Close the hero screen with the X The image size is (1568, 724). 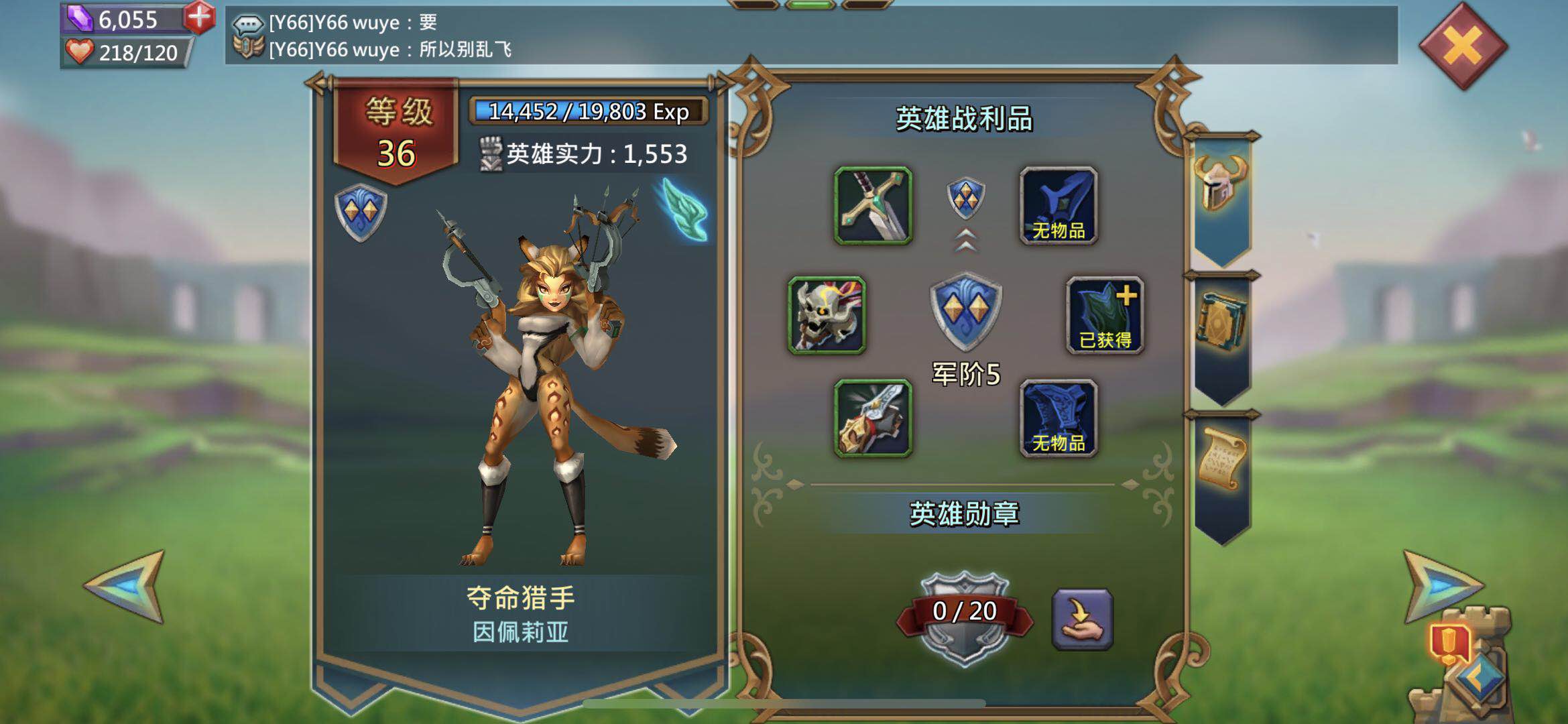pyautogui.click(x=1463, y=46)
